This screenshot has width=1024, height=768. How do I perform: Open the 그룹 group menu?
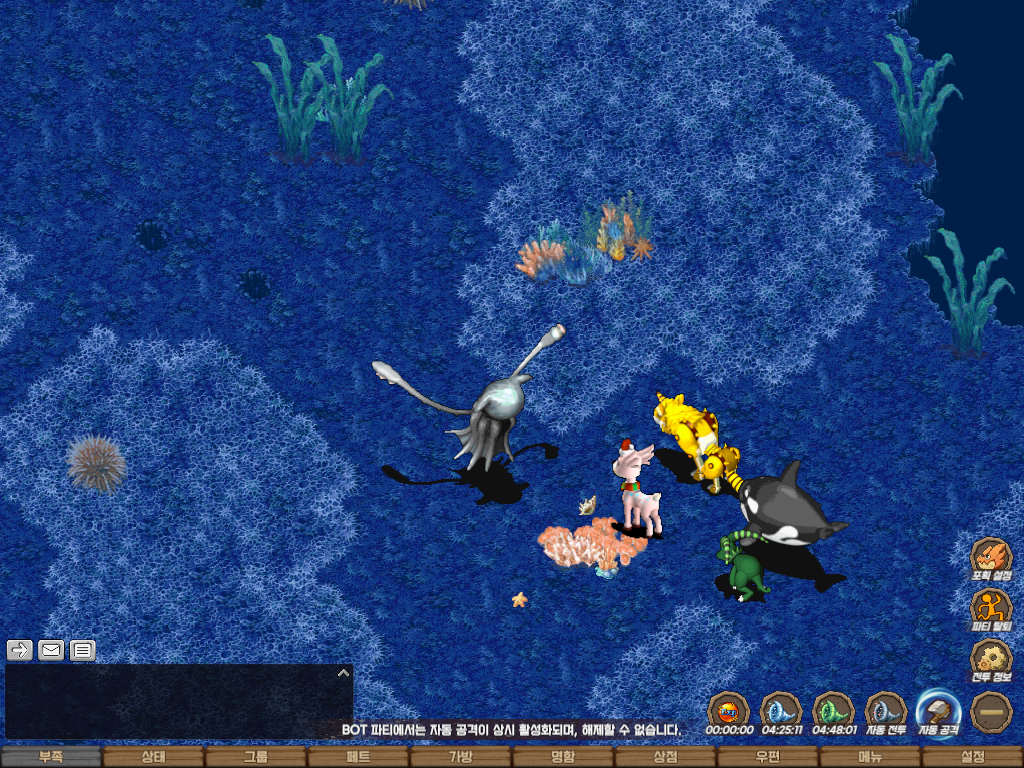(x=255, y=757)
